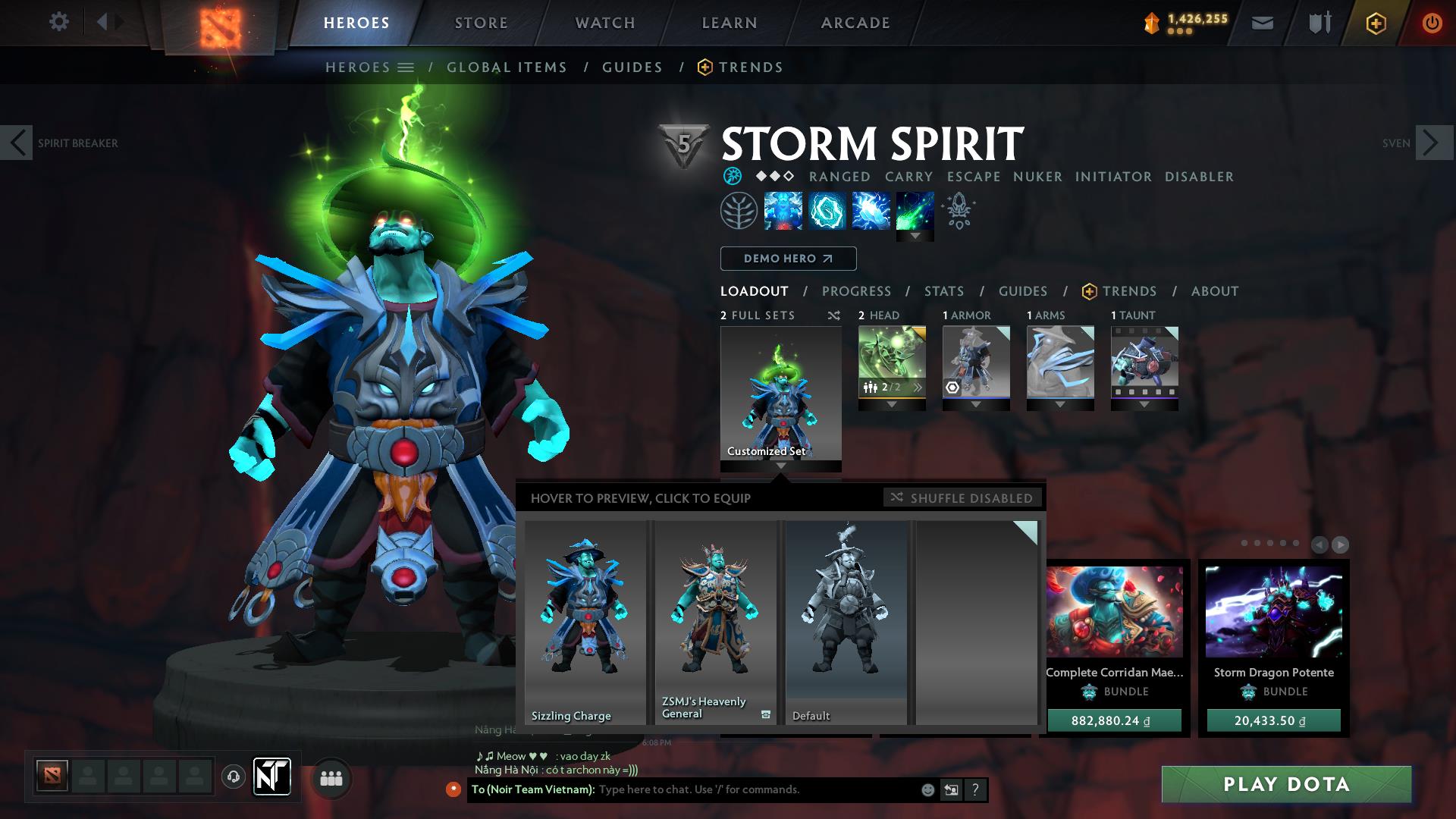The height and width of the screenshot is (819, 1456).
Task: Open the Arcade menu
Action: (855, 22)
